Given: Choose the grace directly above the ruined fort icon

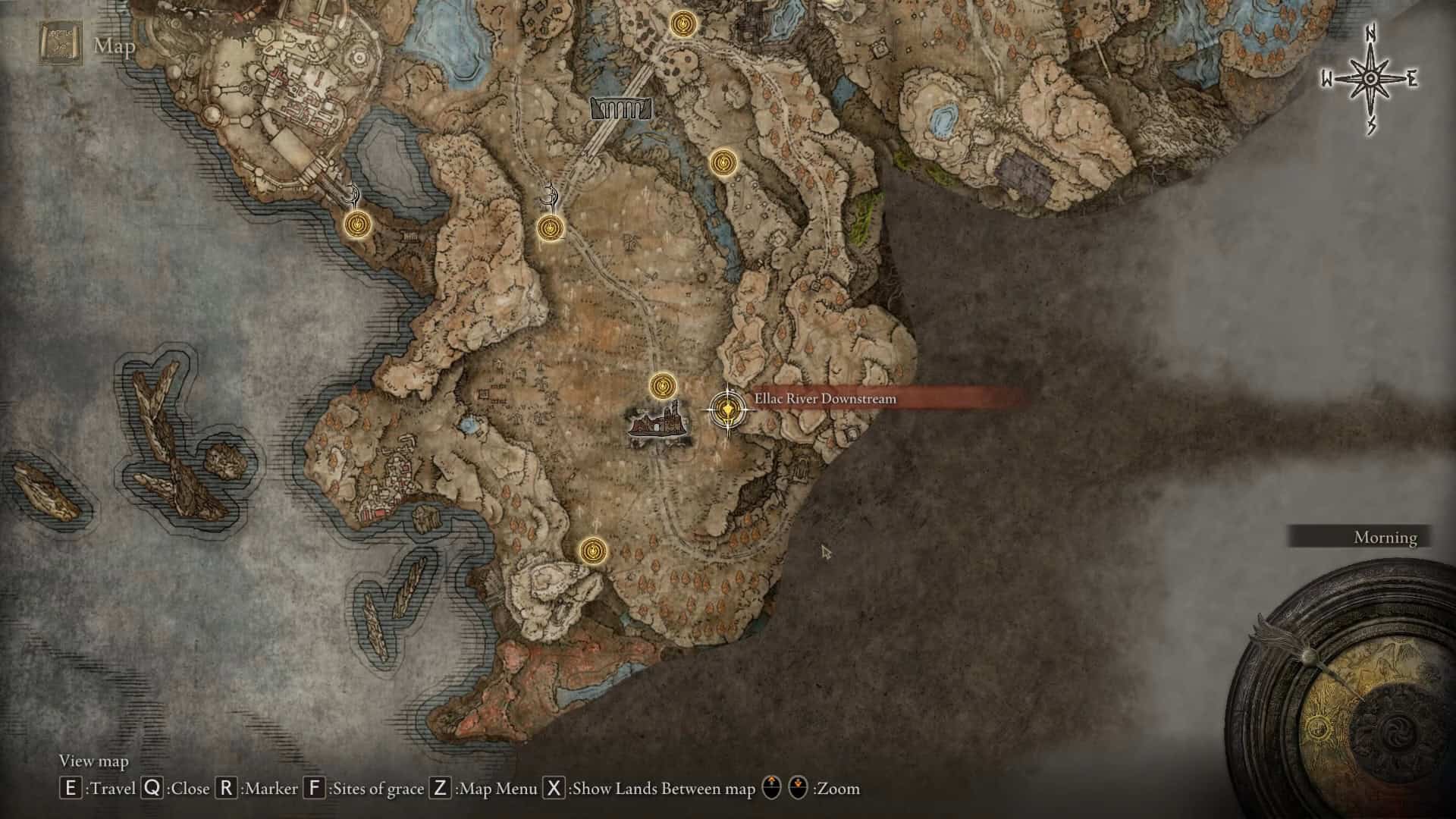Looking at the screenshot, I should tap(663, 386).
